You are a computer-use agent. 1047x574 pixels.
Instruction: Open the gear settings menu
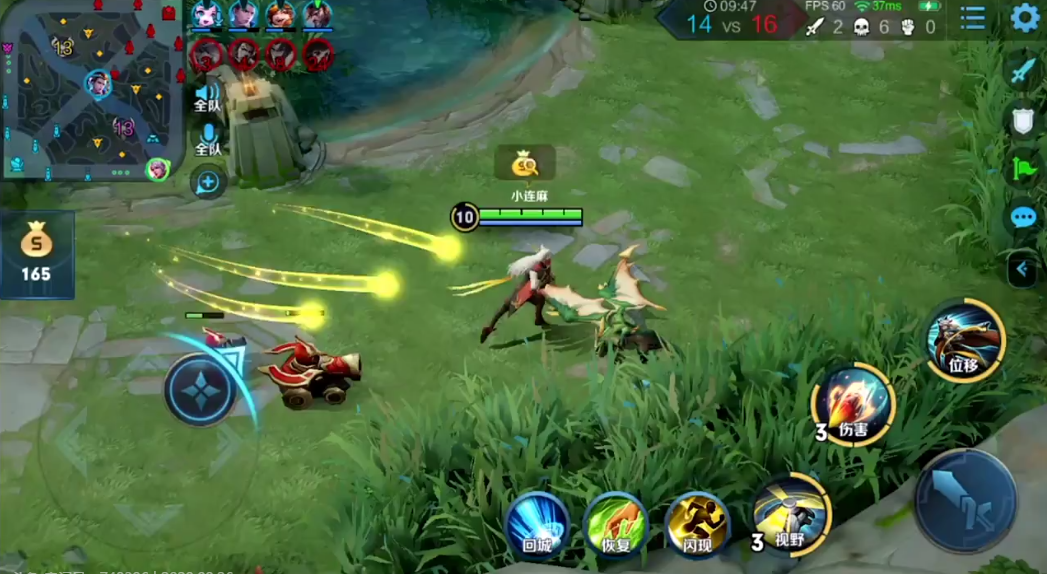[x=1024, y=18]
